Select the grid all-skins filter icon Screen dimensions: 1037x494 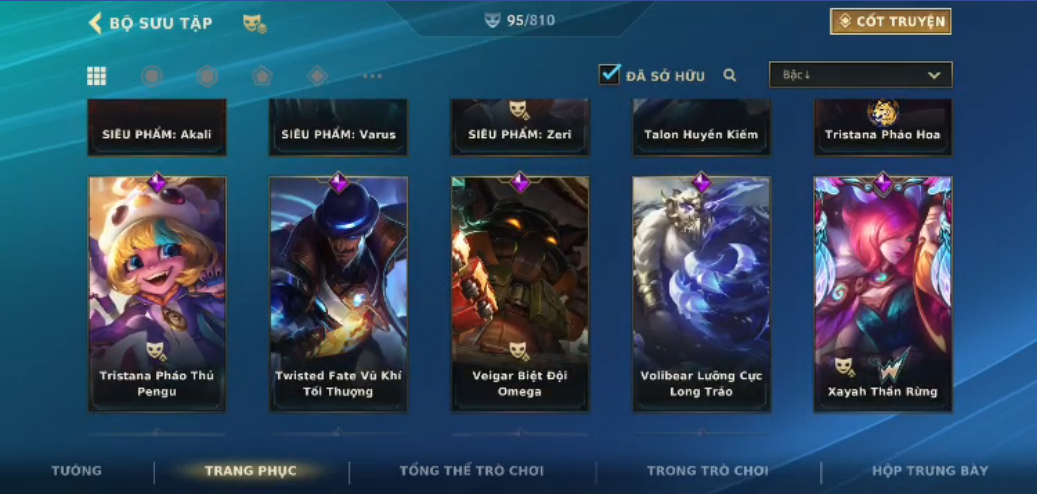[x=97, y=76]
